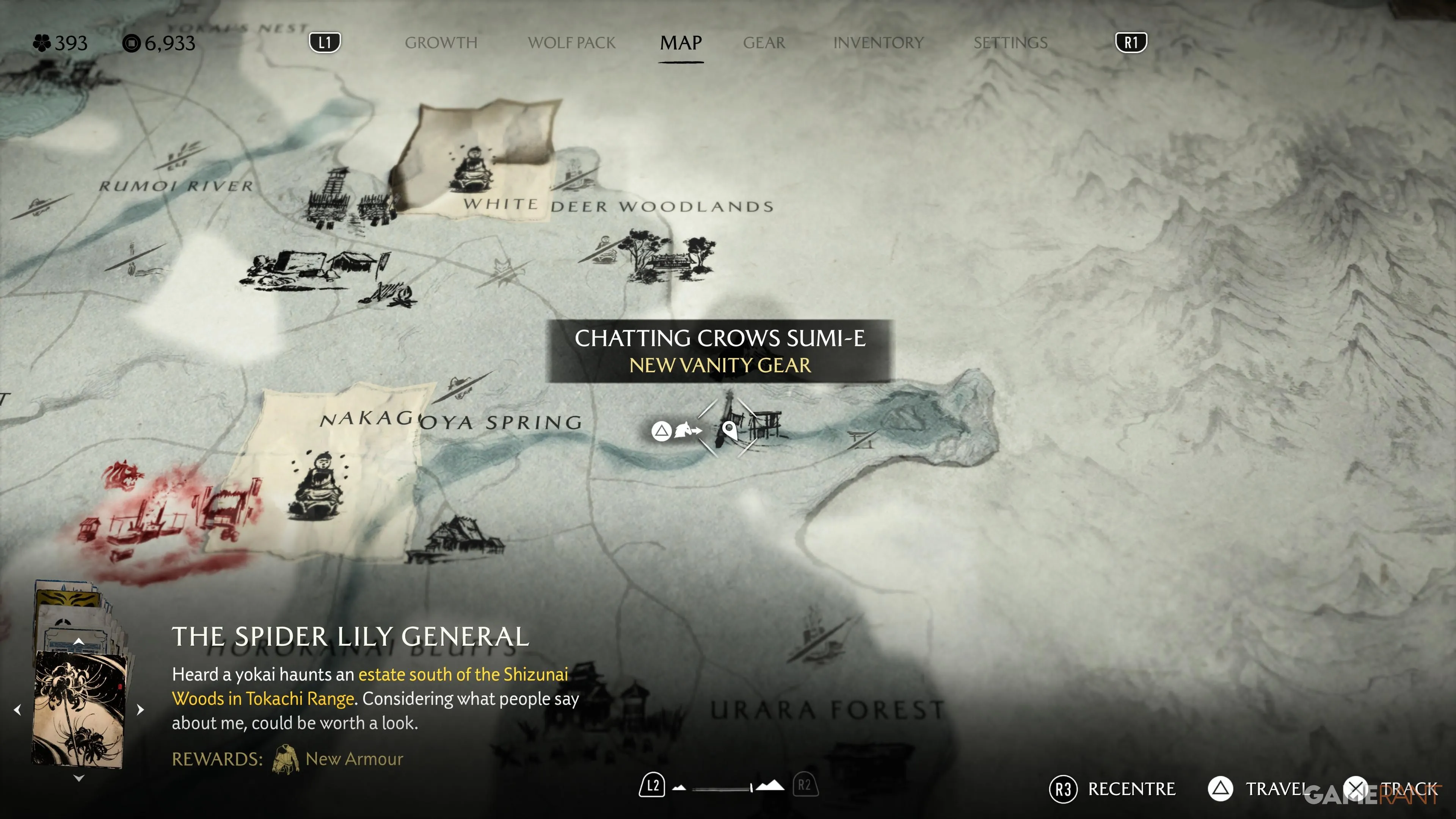Go to the Gear tab

(764, 43)
